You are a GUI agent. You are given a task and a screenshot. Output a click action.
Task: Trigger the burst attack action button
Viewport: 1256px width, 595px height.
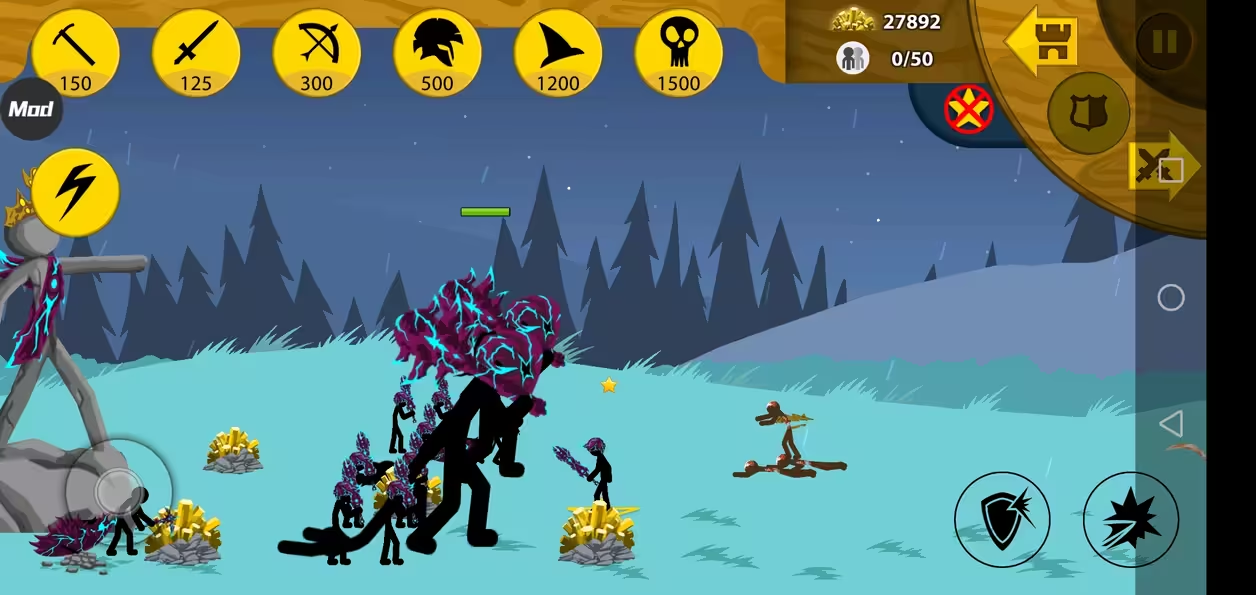click(1130, 520)
